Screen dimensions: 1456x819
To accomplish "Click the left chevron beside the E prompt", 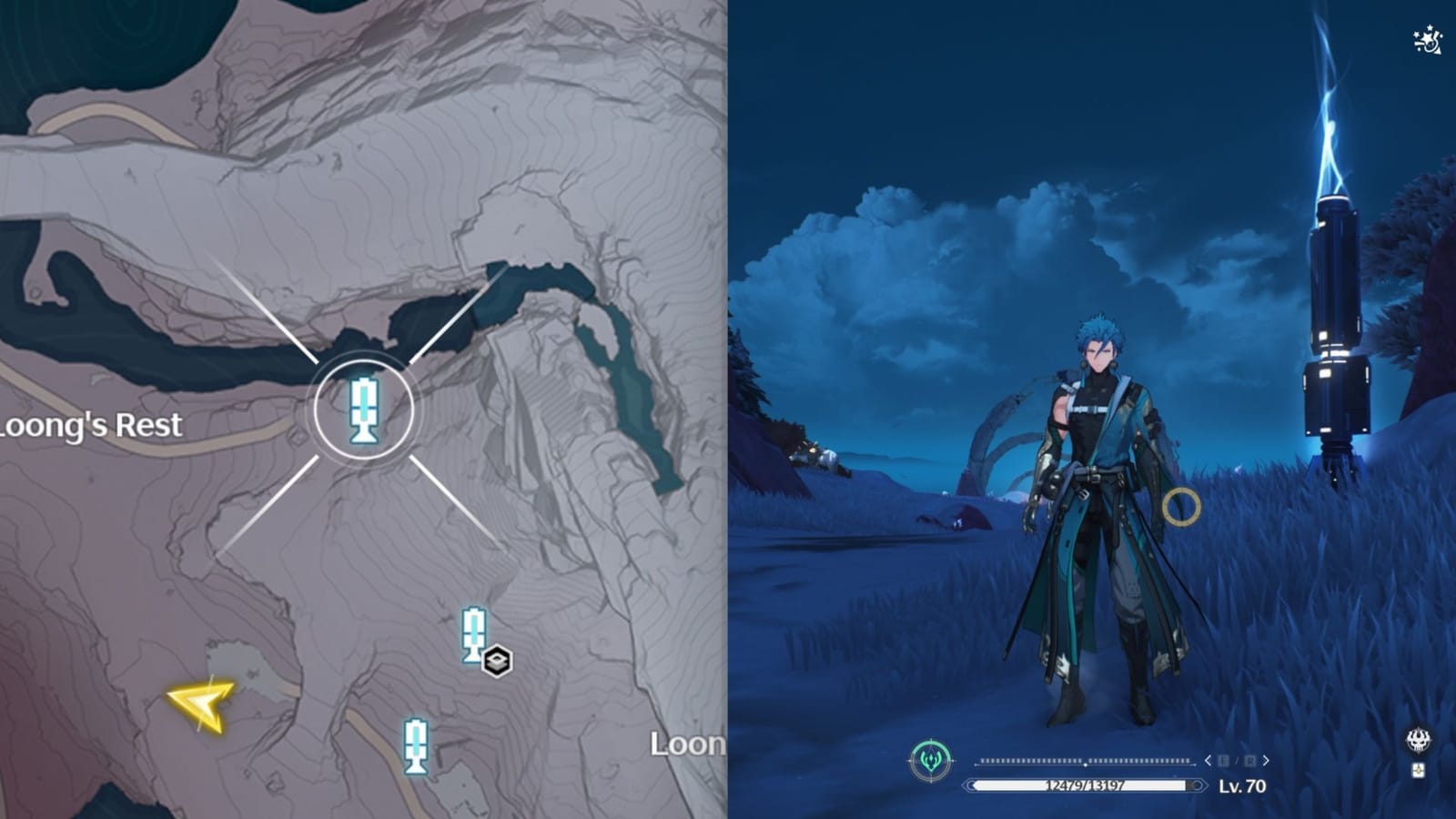I will pyautogui.click(x=1208, y=760).
